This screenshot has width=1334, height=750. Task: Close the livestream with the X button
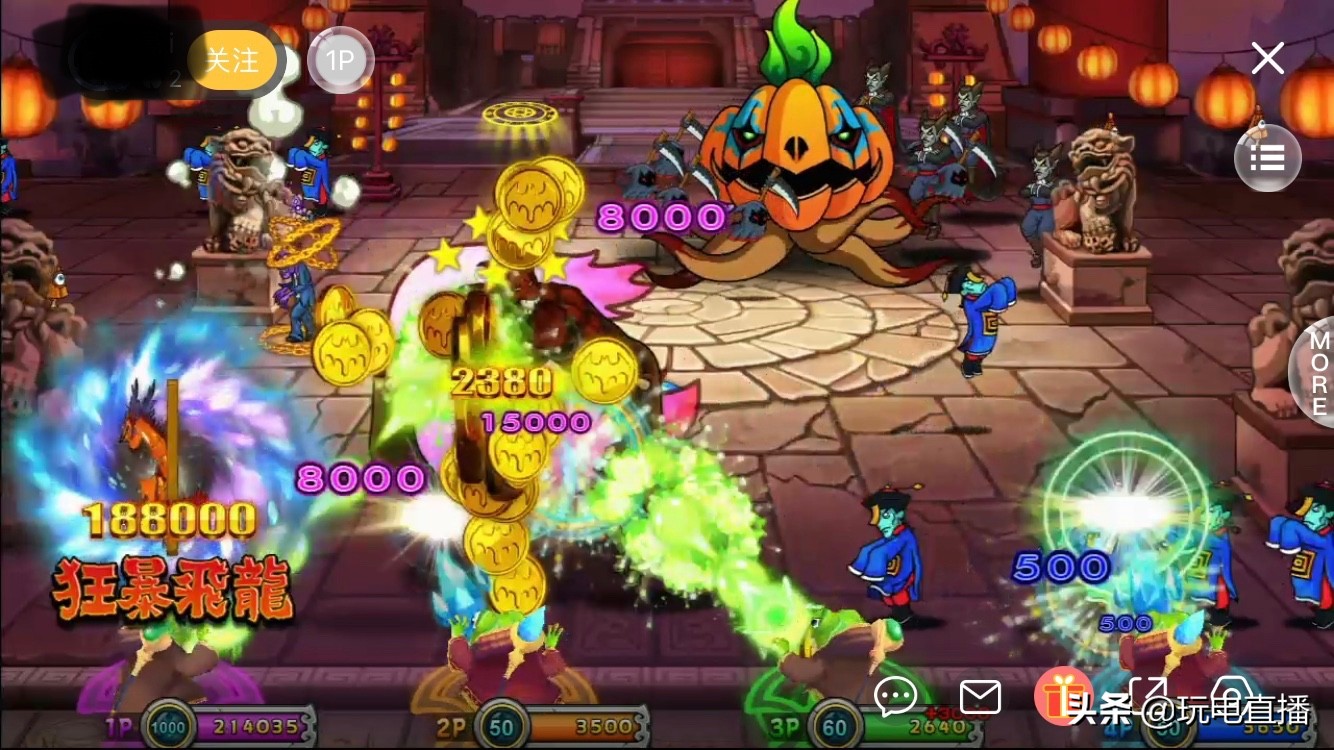coord(1267,58)
